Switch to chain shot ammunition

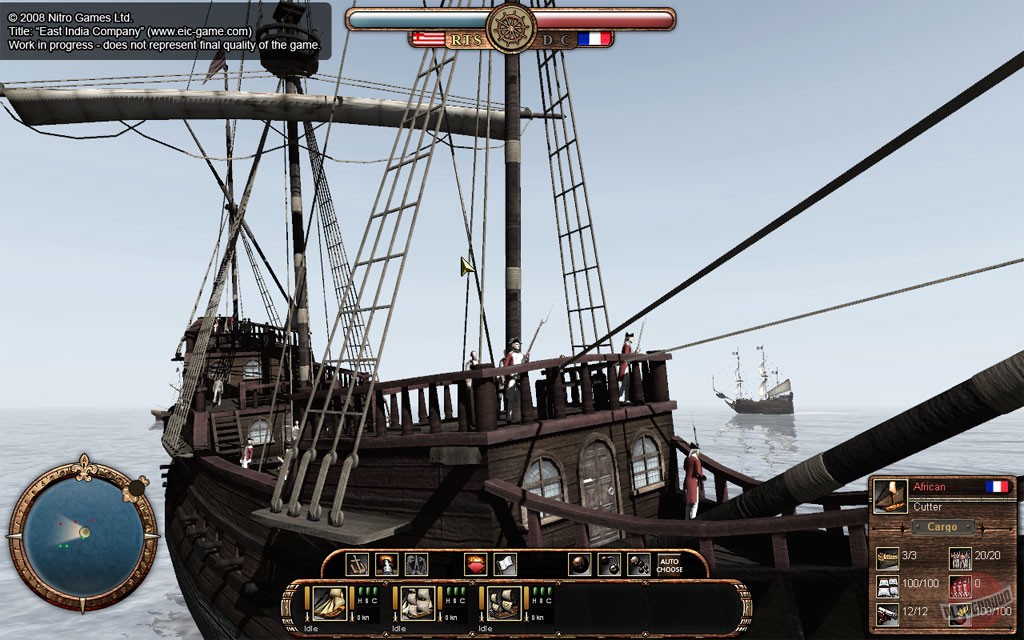point(608,564)
